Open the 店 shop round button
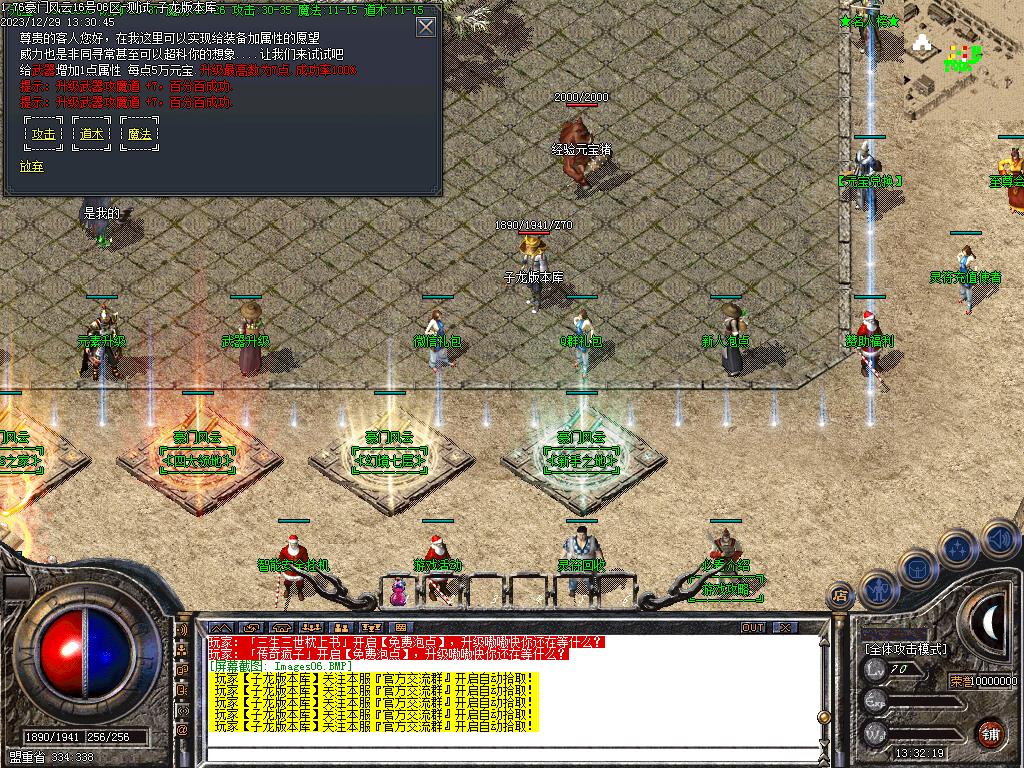This screenshot has width=1024, height=768. tap(839, 596)
